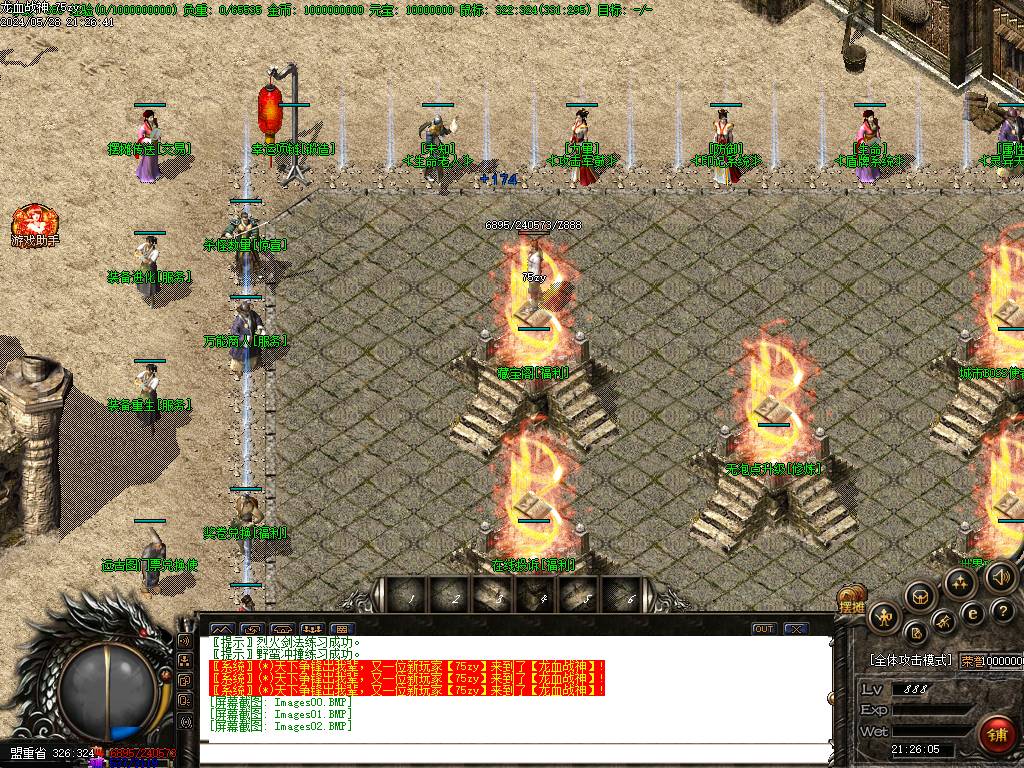Image resolution: width=1024 pixels, height=768 pixels.
Task: Open the character status icon
Action: point(884,617)
